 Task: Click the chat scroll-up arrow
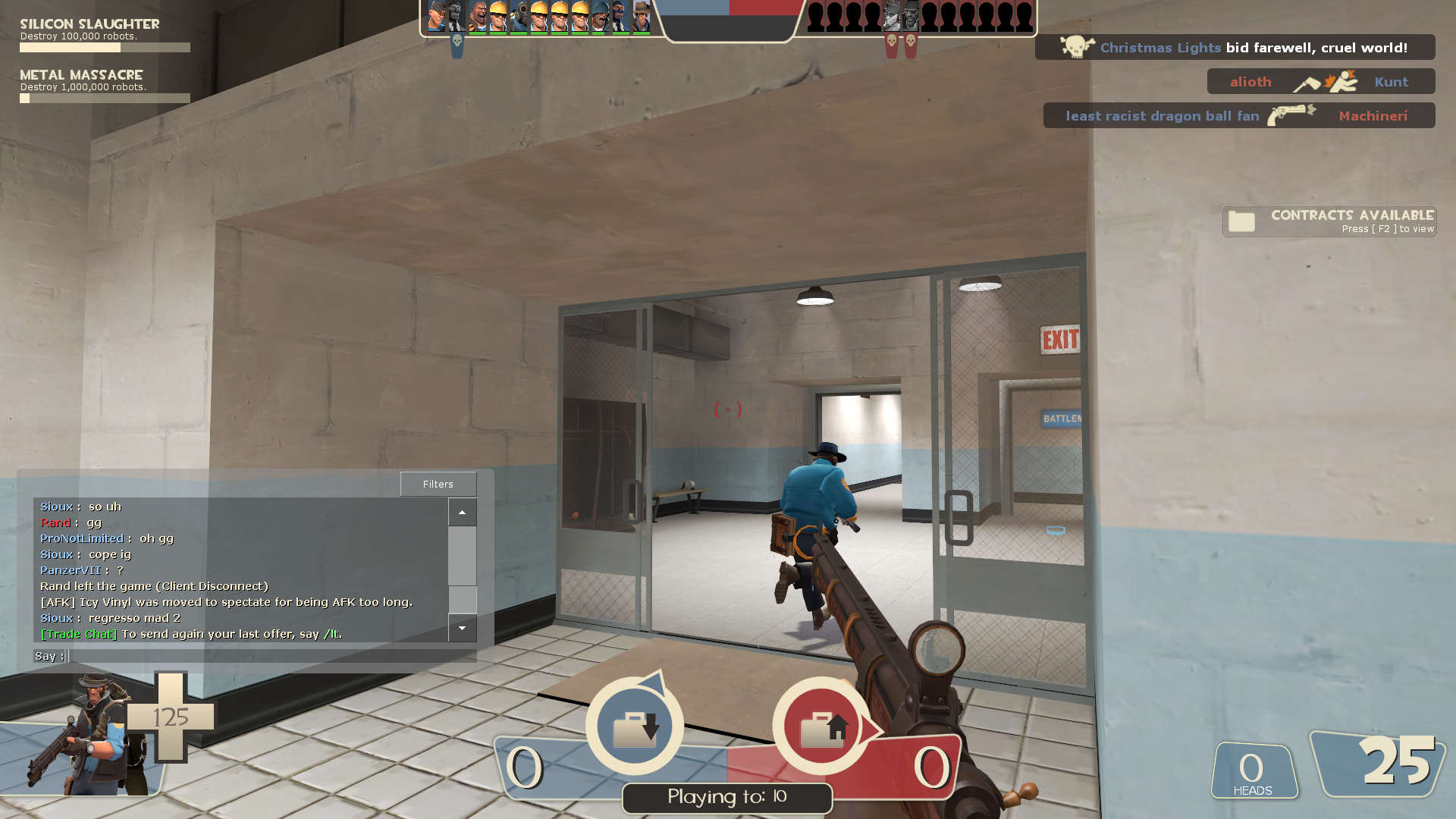click(x=462, y=513)
